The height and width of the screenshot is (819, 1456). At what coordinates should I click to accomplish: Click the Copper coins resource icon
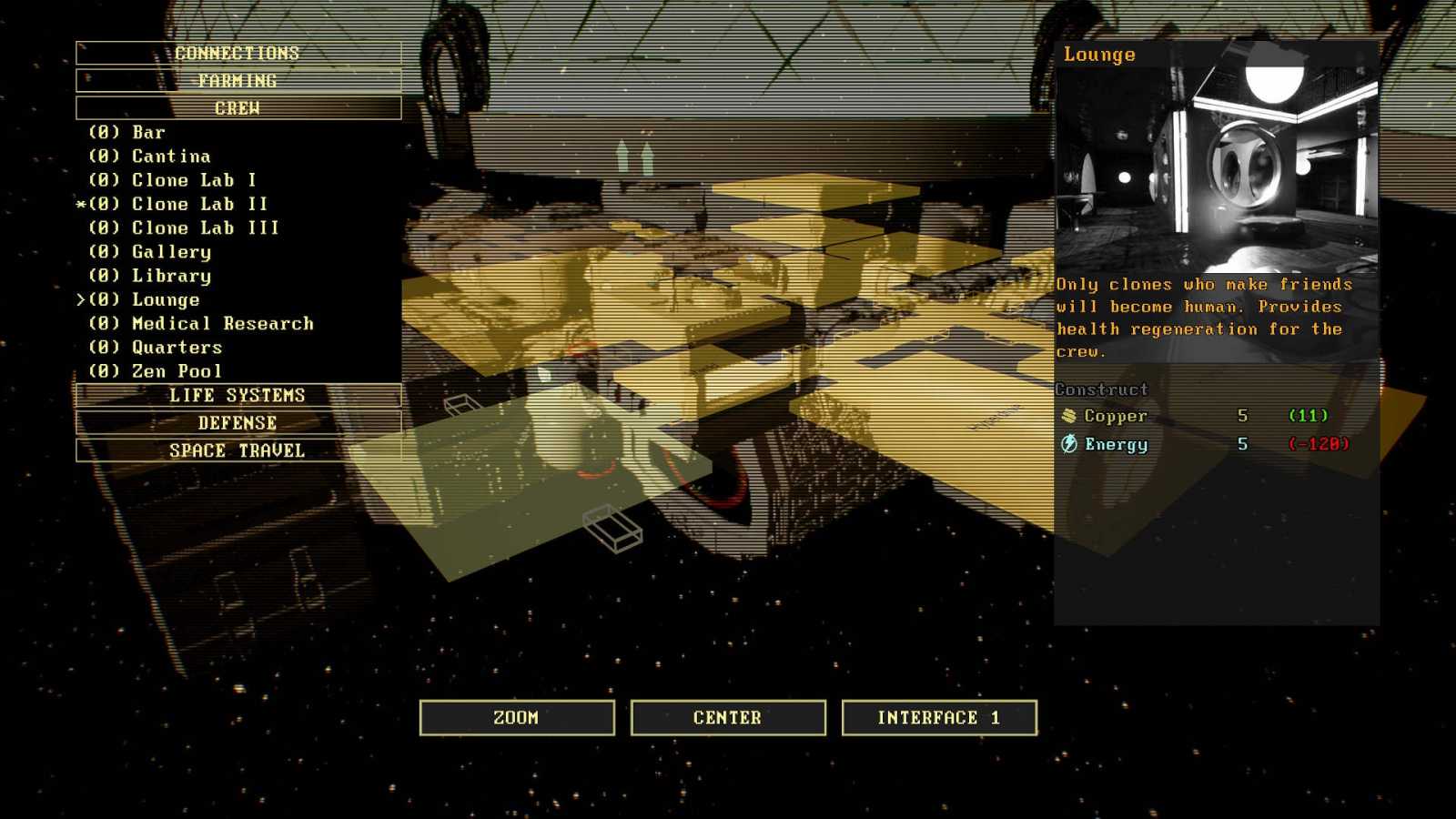(x=1070, y=416)
